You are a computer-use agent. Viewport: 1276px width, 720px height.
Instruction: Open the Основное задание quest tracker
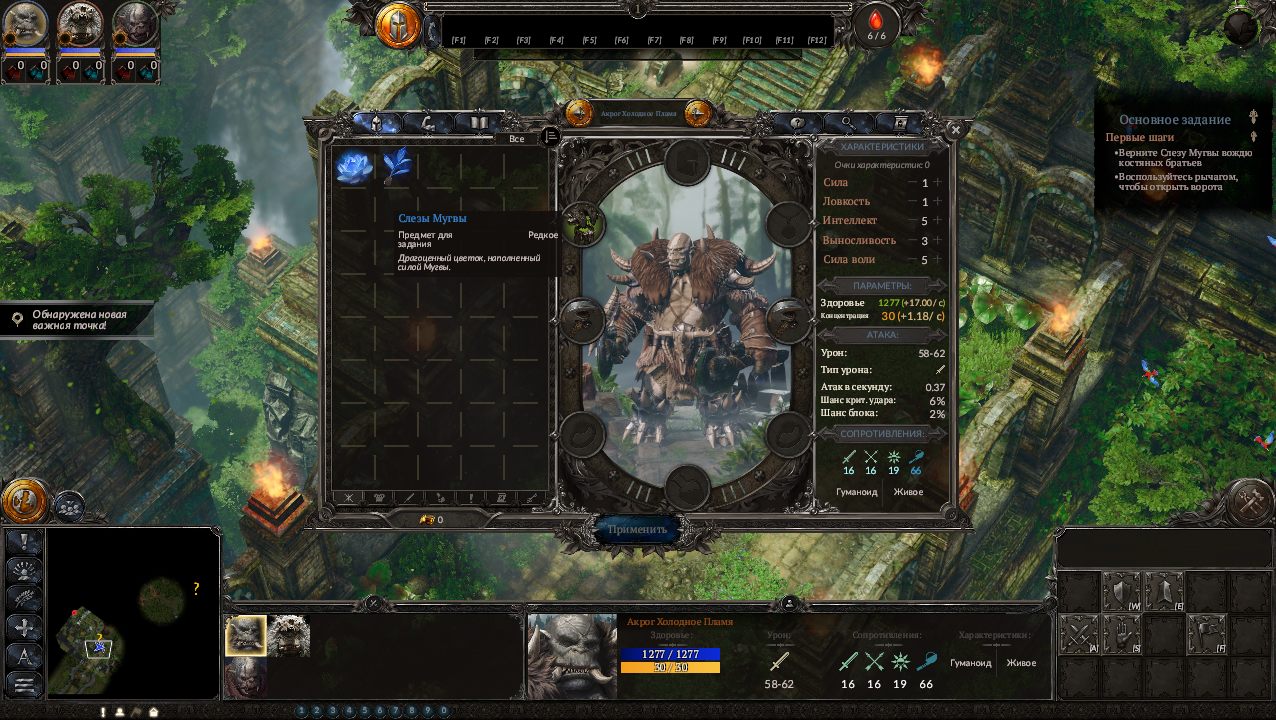1174,120
